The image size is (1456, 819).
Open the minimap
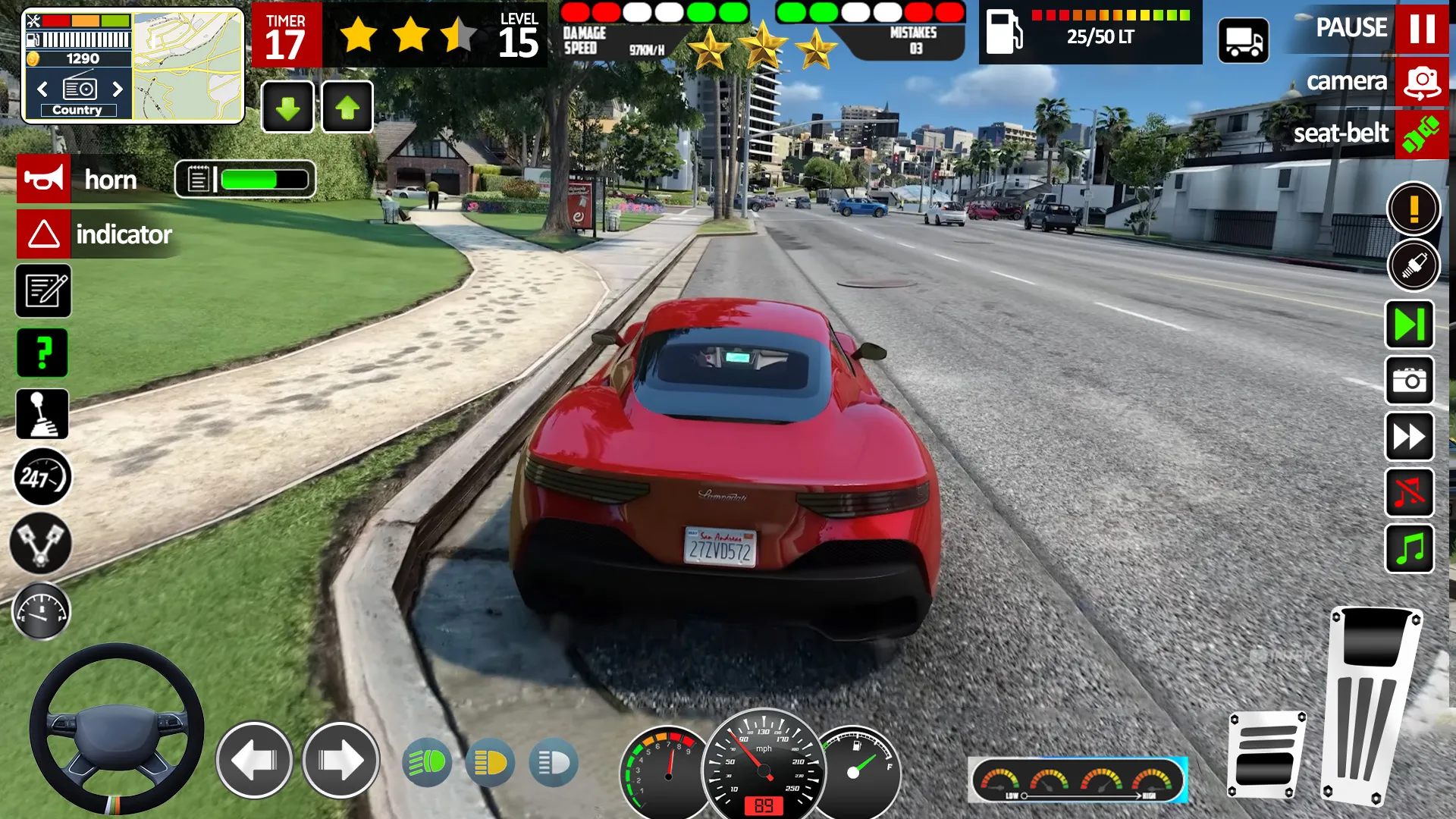click(x=188, y=65)
